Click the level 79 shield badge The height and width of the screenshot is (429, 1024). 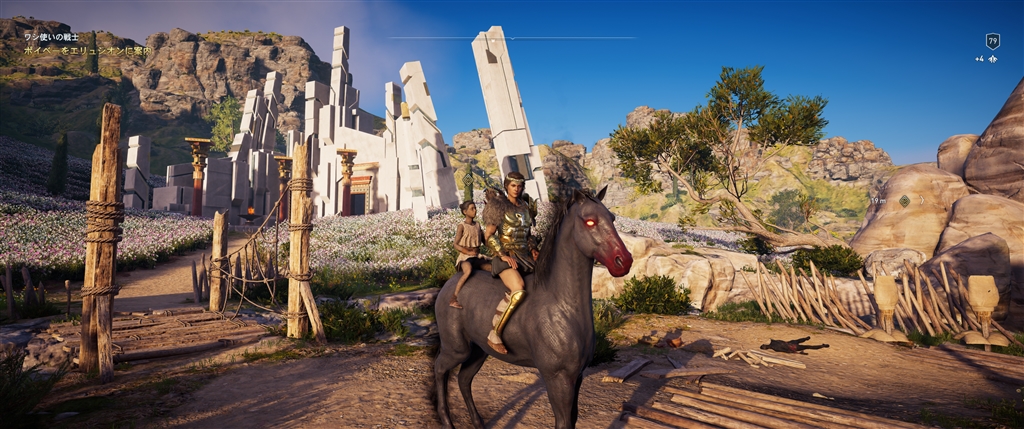992,41
